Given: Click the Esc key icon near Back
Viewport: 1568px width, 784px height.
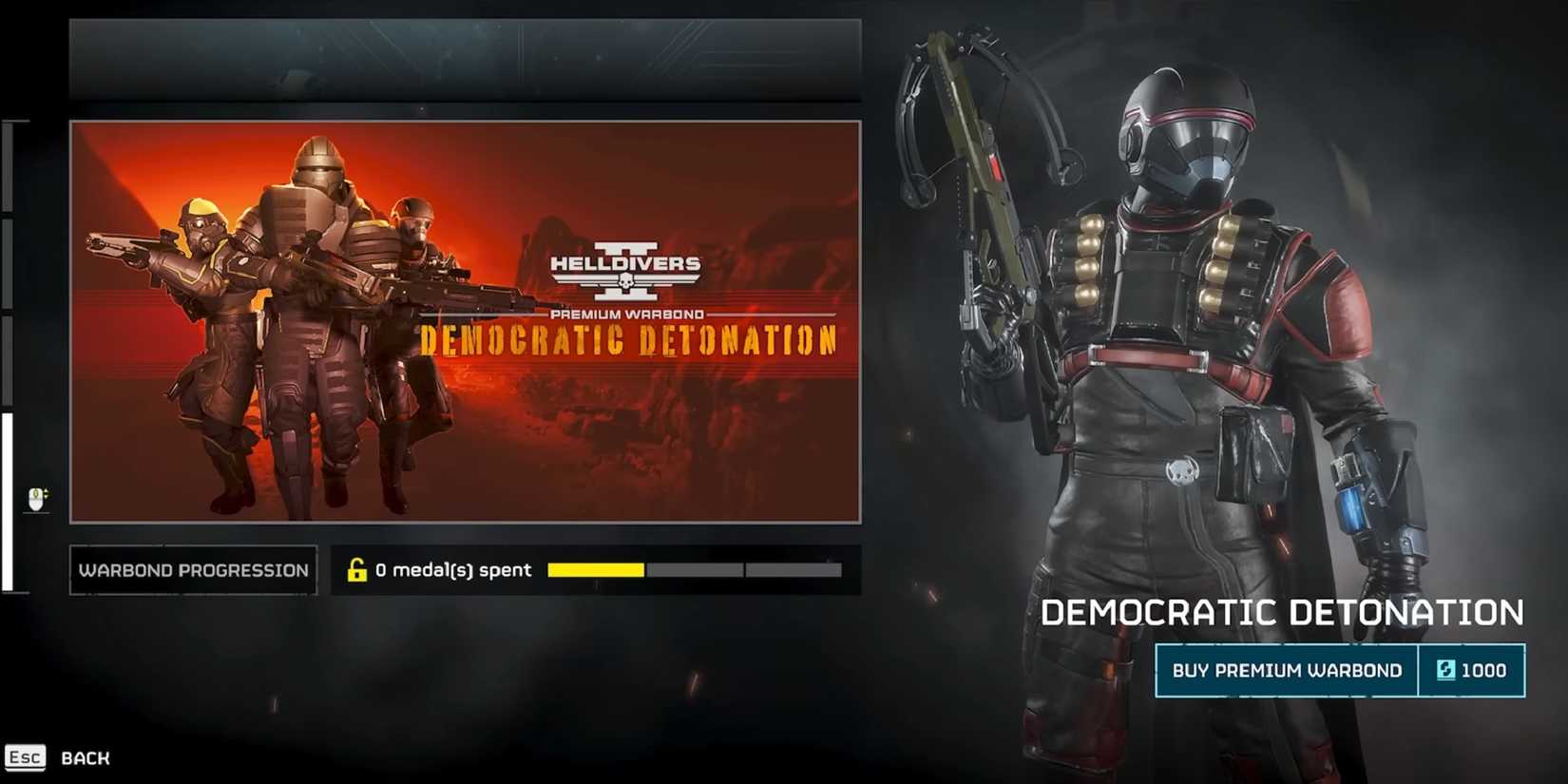Looking at the screenshot, I should (25, 757).
